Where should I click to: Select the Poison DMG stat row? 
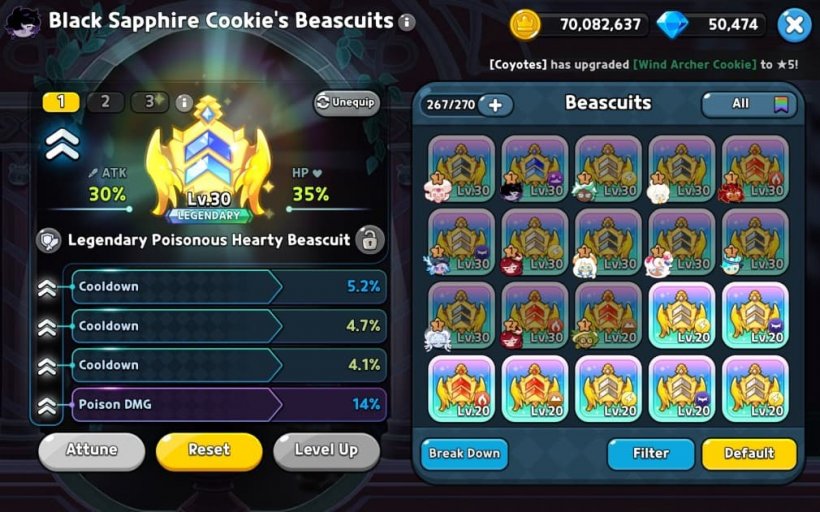[x=228, y=404]
